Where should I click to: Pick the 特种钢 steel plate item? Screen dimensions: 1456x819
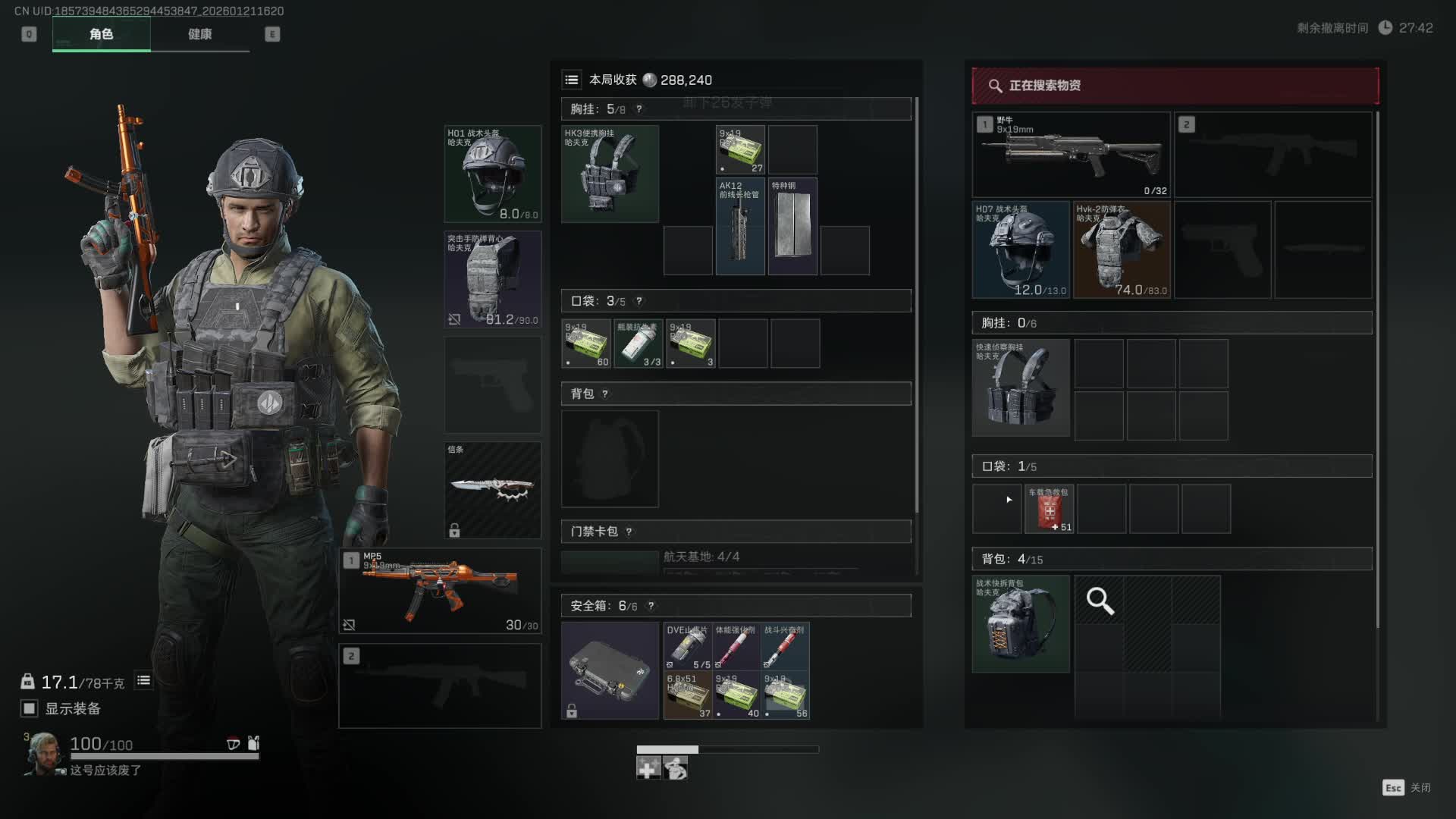click(792, 226)
